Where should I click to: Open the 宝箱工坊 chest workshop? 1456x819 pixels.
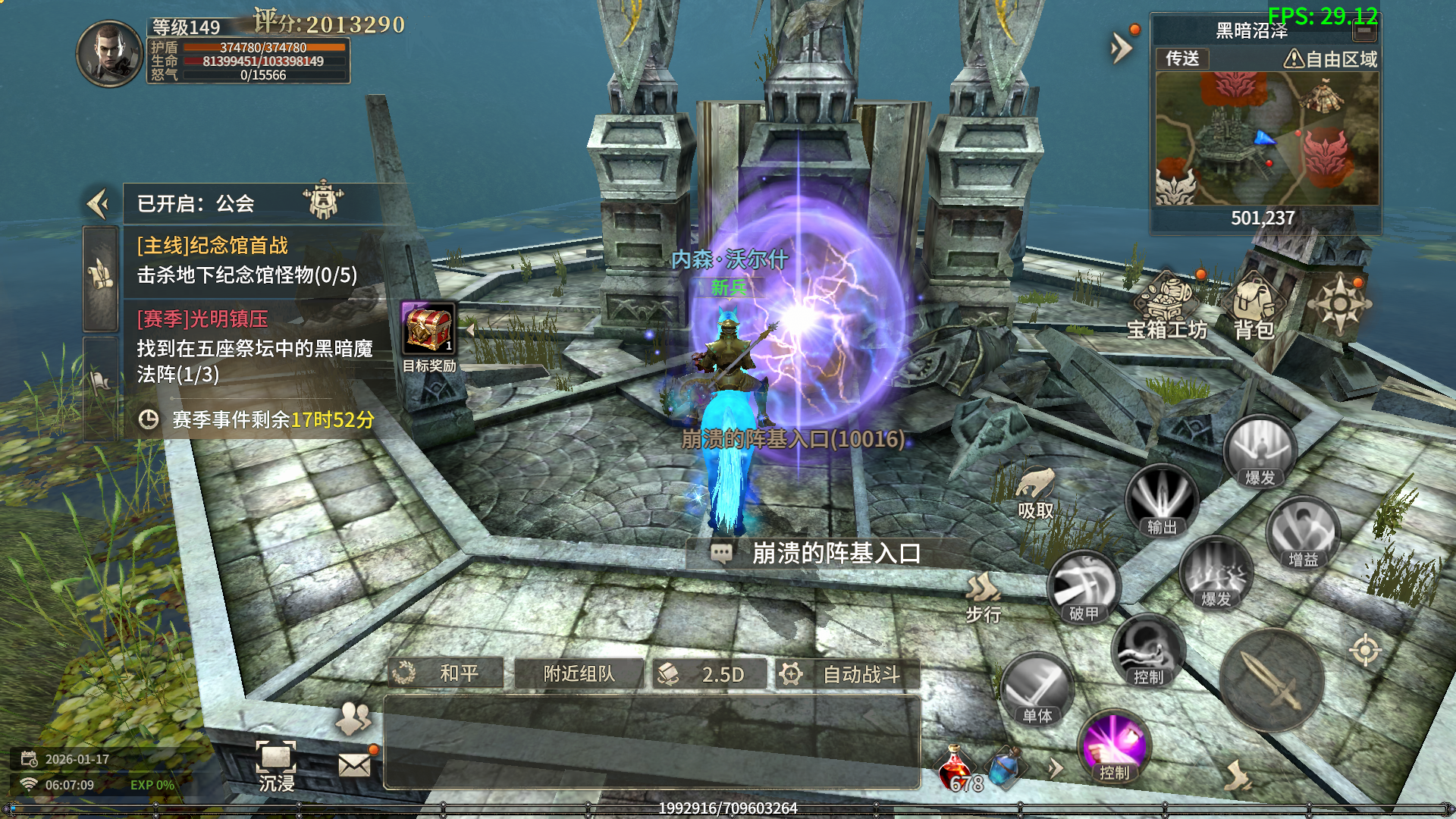(x=1166, y=305)
